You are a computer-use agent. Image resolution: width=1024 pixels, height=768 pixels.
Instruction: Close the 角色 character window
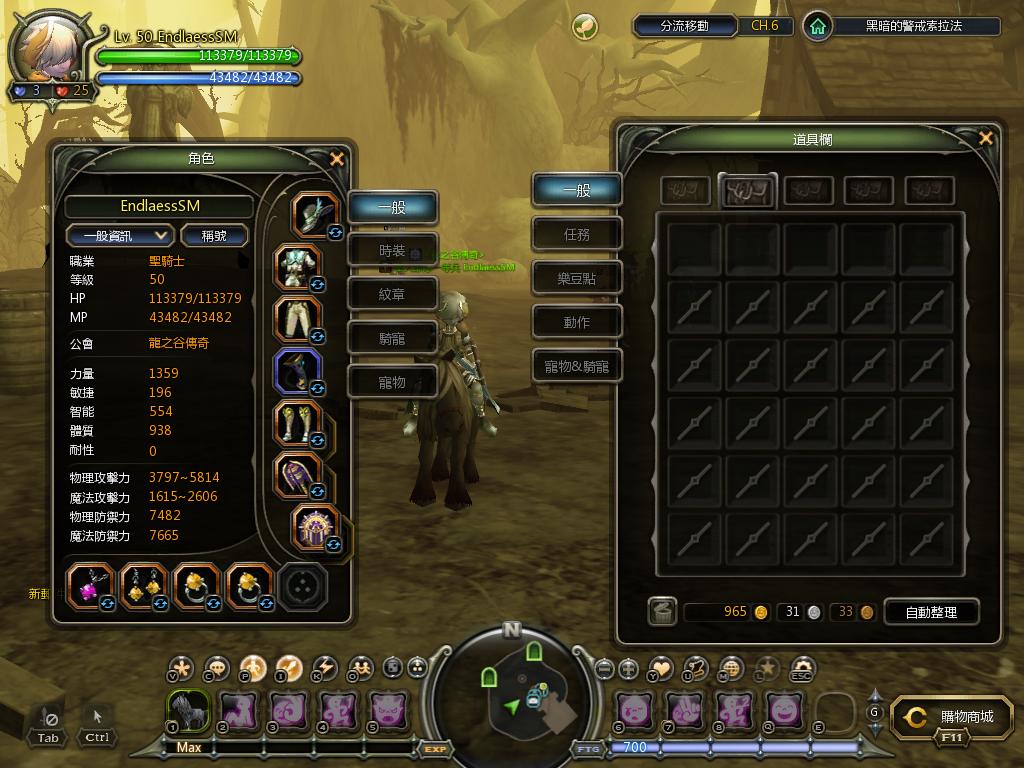[x=337, y=159]
